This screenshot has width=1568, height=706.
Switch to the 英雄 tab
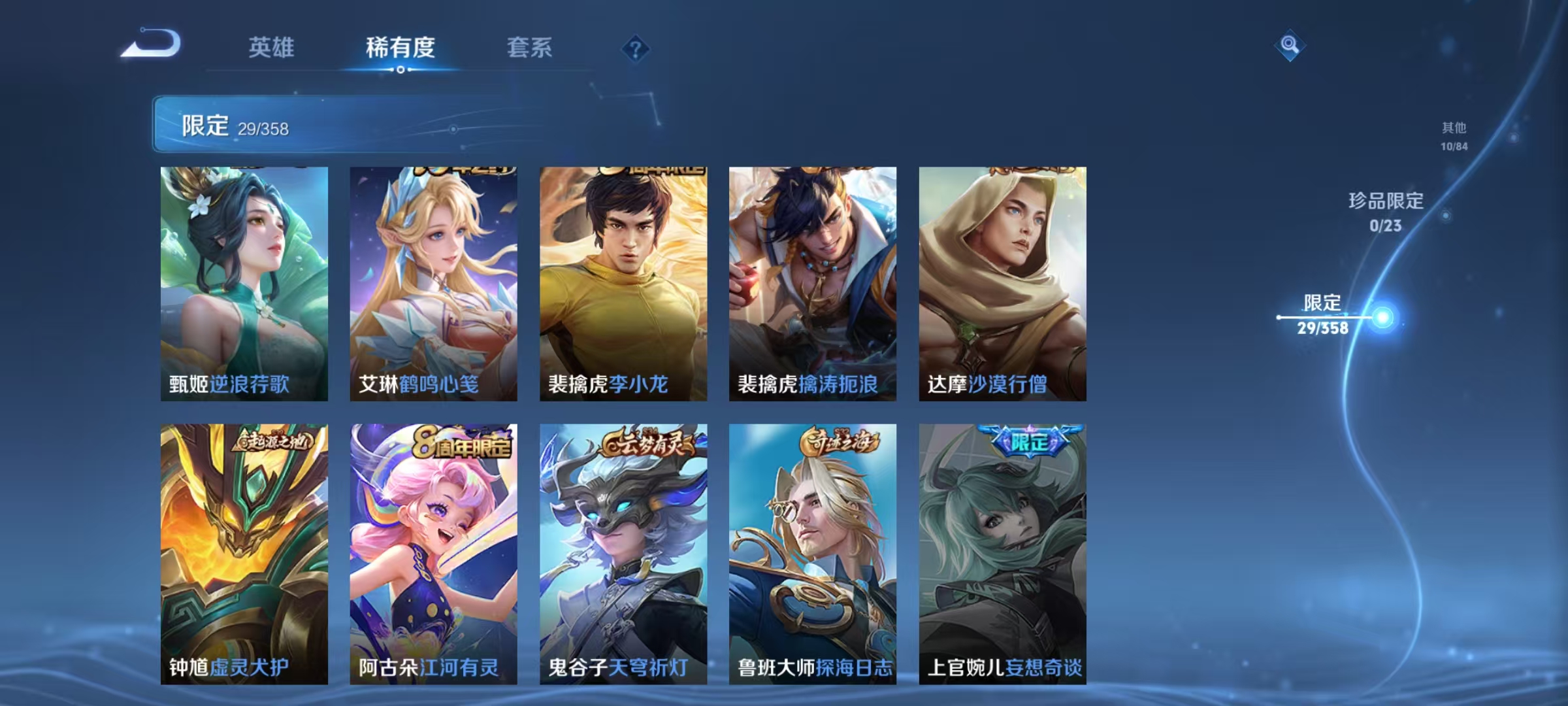pos(272,48)
